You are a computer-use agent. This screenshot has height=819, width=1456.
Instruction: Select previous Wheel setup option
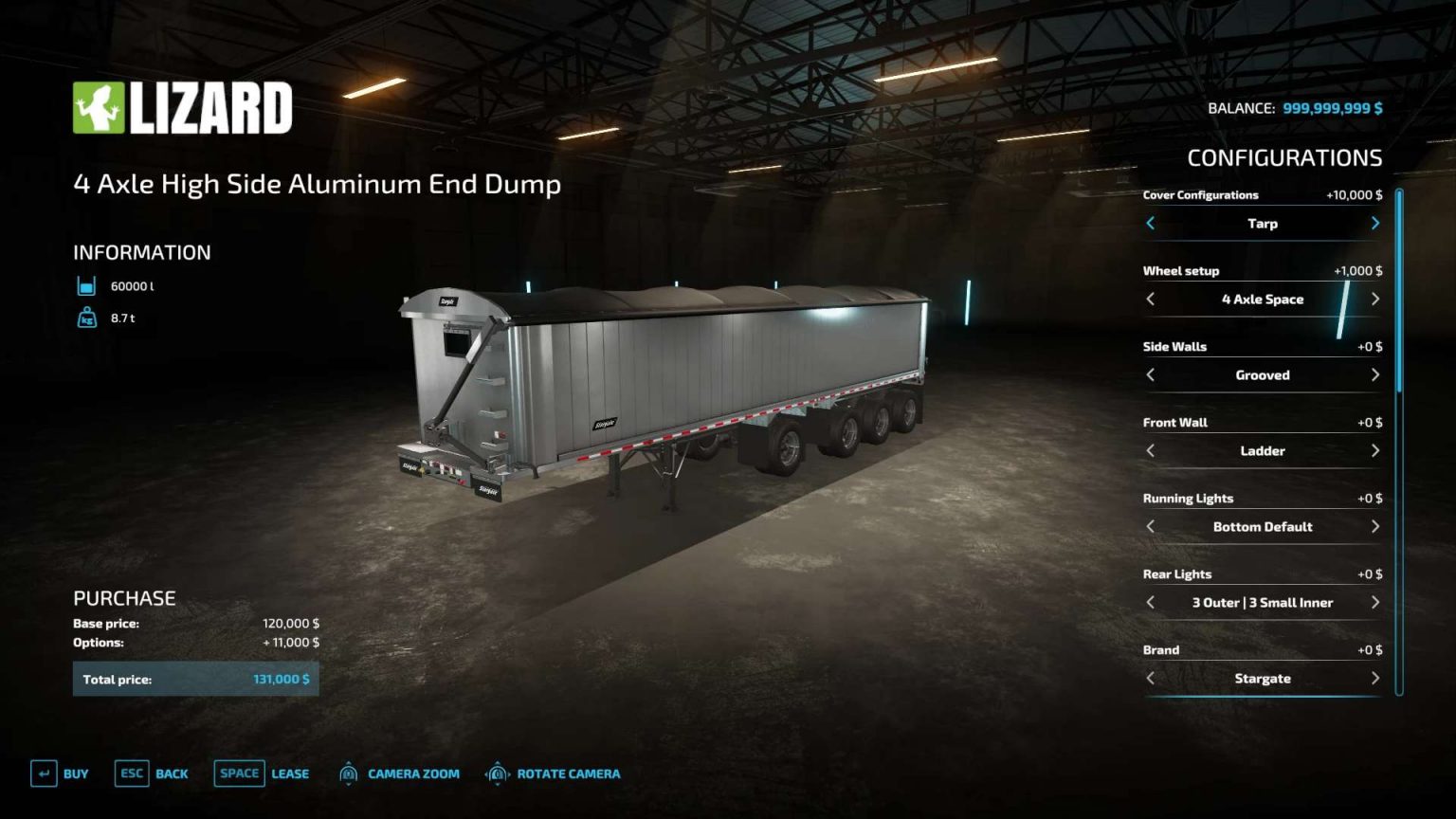[1150, 299]
